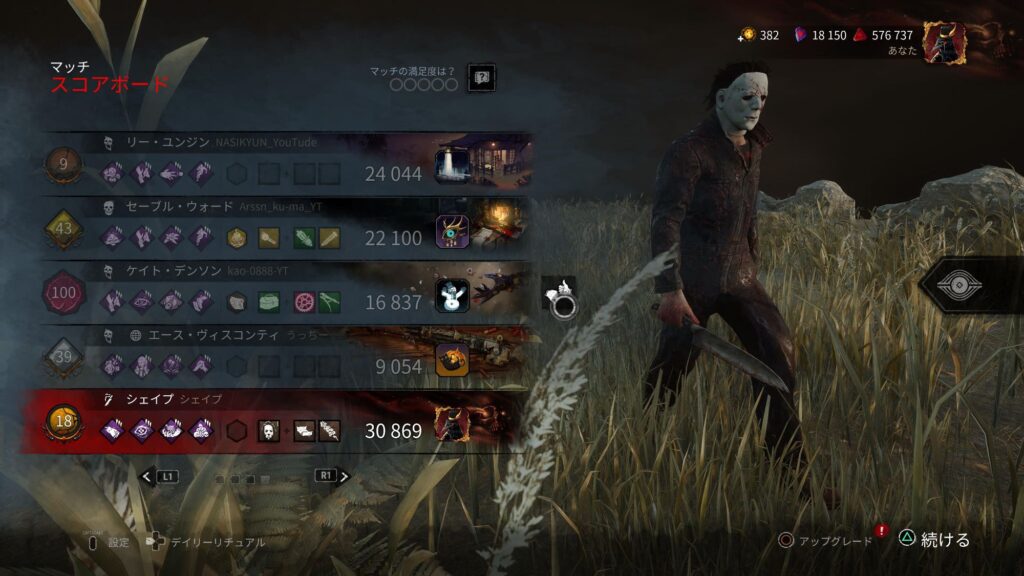
Task: Open 設定 (Settings)
Action: click(109, 542)
